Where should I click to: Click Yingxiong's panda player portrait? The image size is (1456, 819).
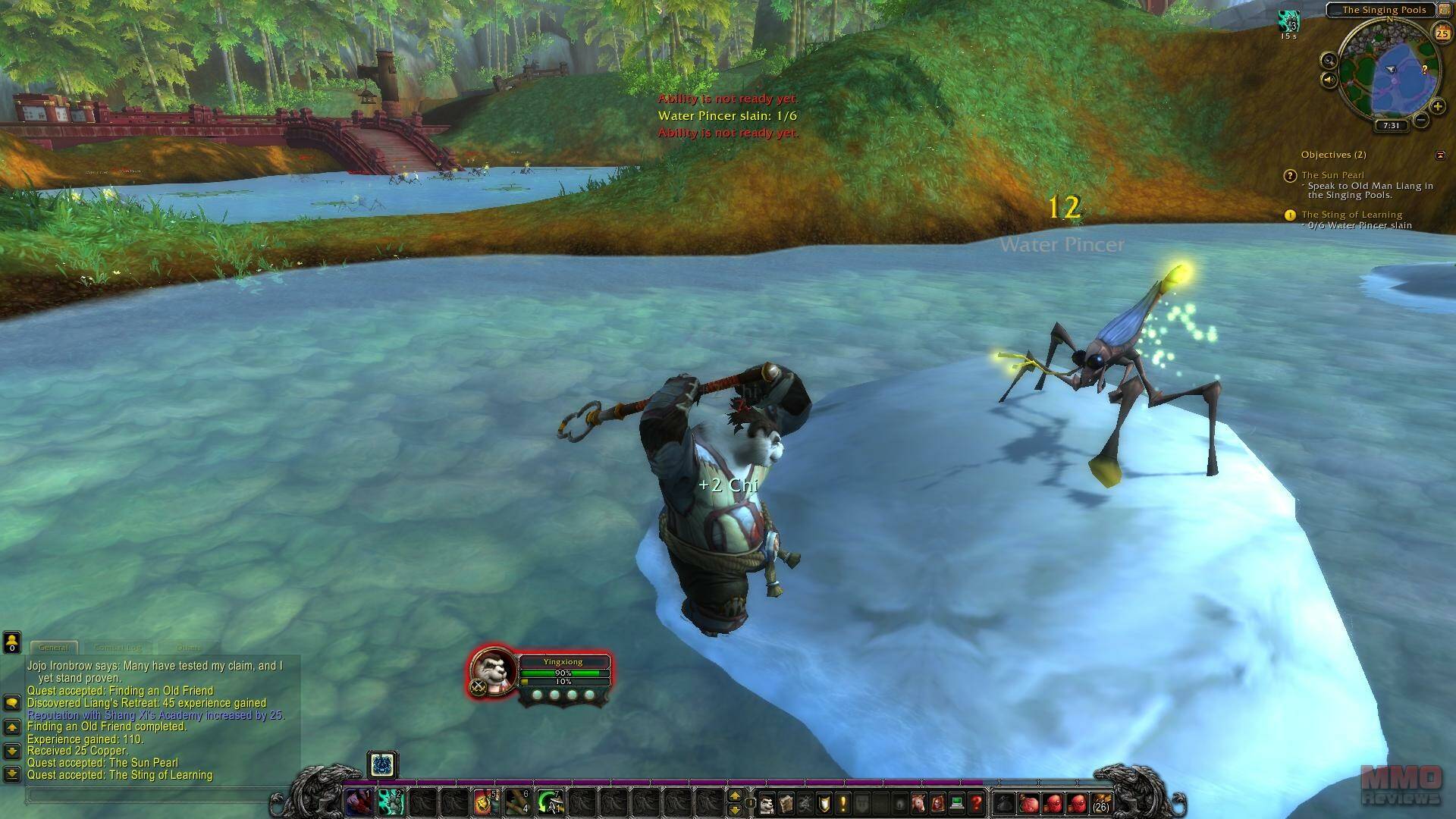(x=493, y=670)
